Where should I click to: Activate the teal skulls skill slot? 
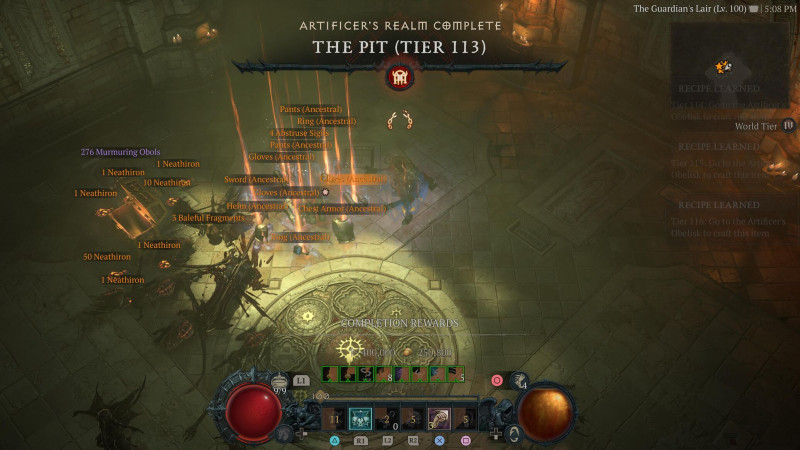click(360, 420)
